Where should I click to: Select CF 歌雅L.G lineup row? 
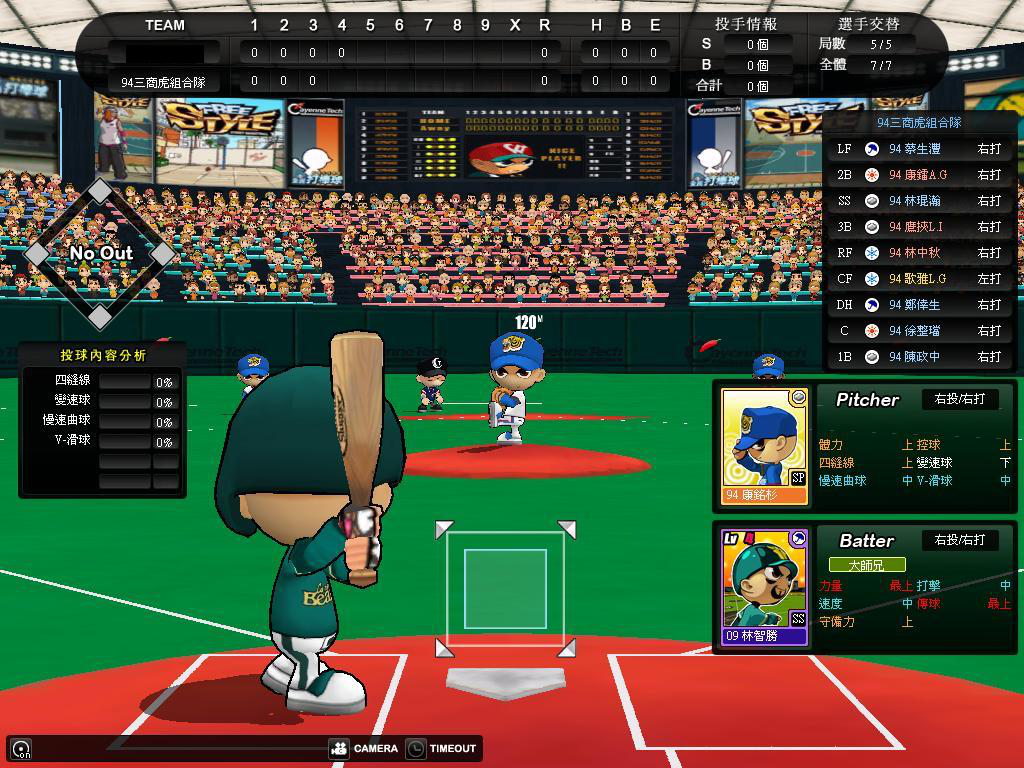pyautogui.click(x=919, y=278)
